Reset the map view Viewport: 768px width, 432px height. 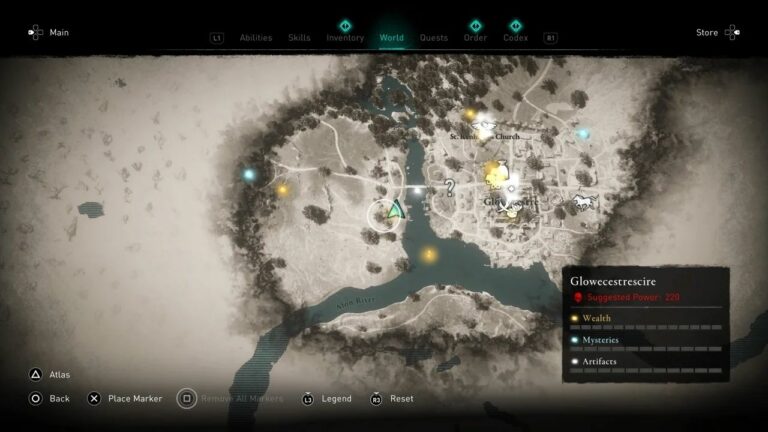(x=401, y=398)
